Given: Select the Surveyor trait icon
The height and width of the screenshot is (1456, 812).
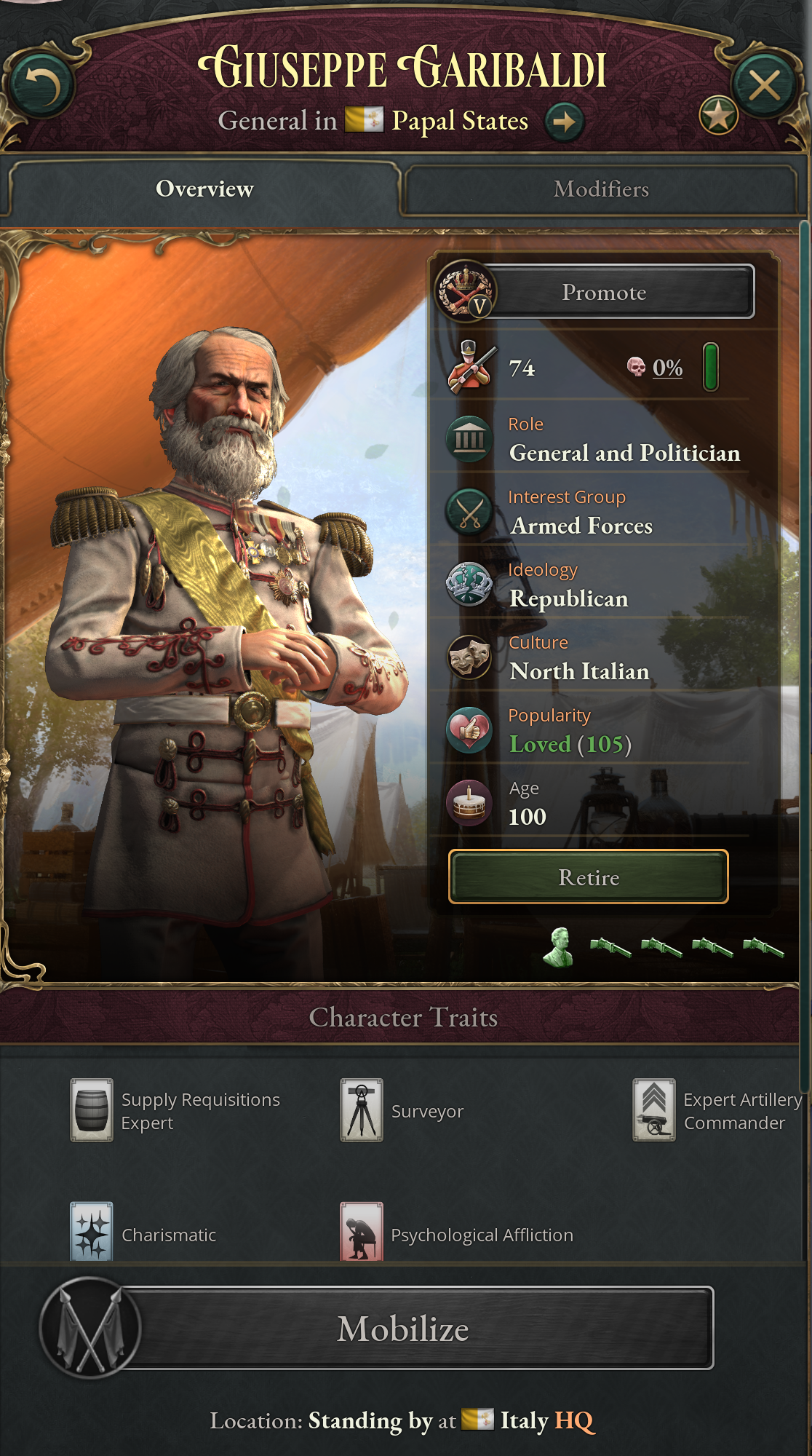Looking at the screenshot, I should (x=362, y=1110).
